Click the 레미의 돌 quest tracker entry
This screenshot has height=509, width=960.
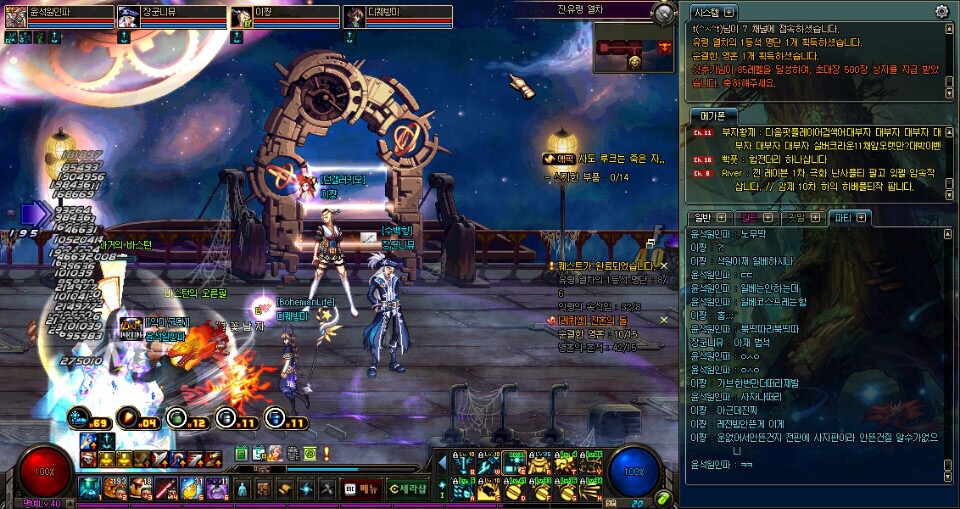coord(590,320)
